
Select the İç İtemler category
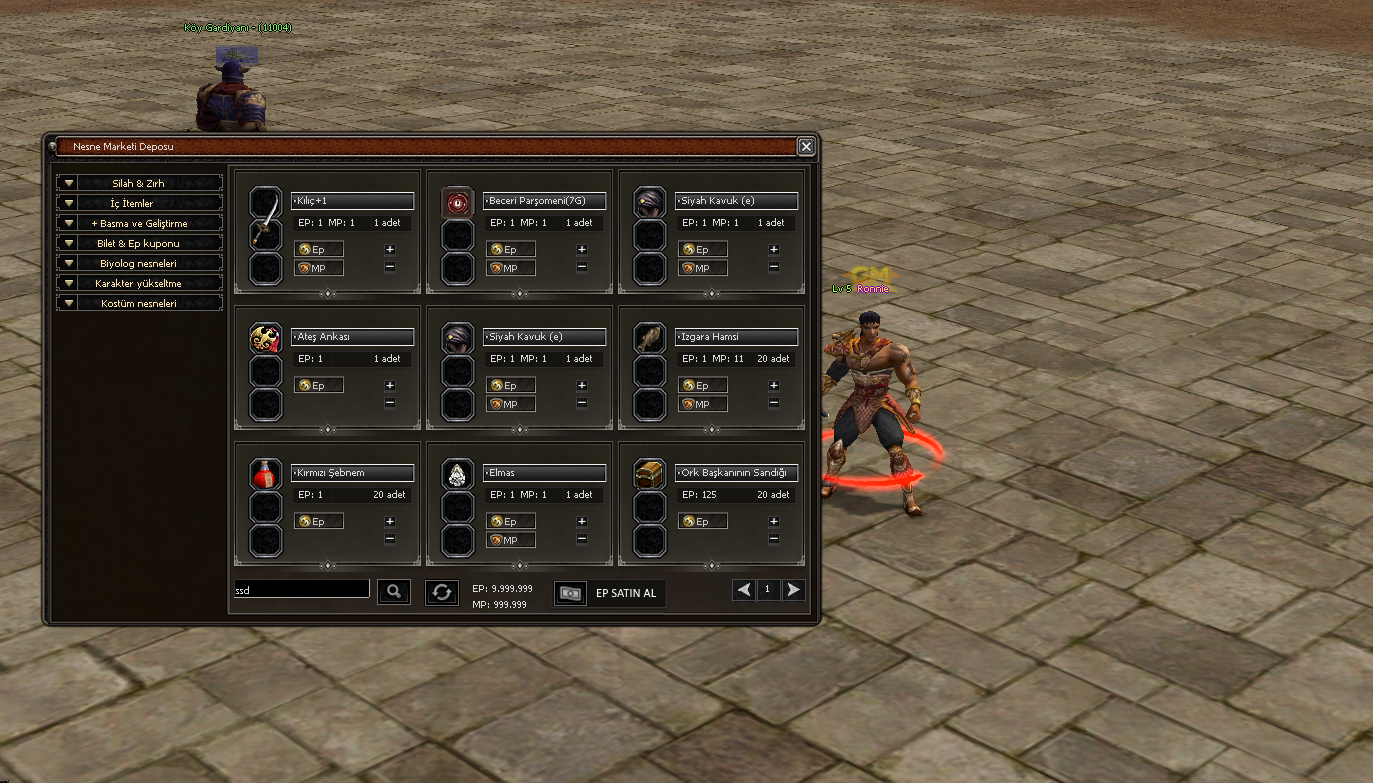tap(138, 203)
